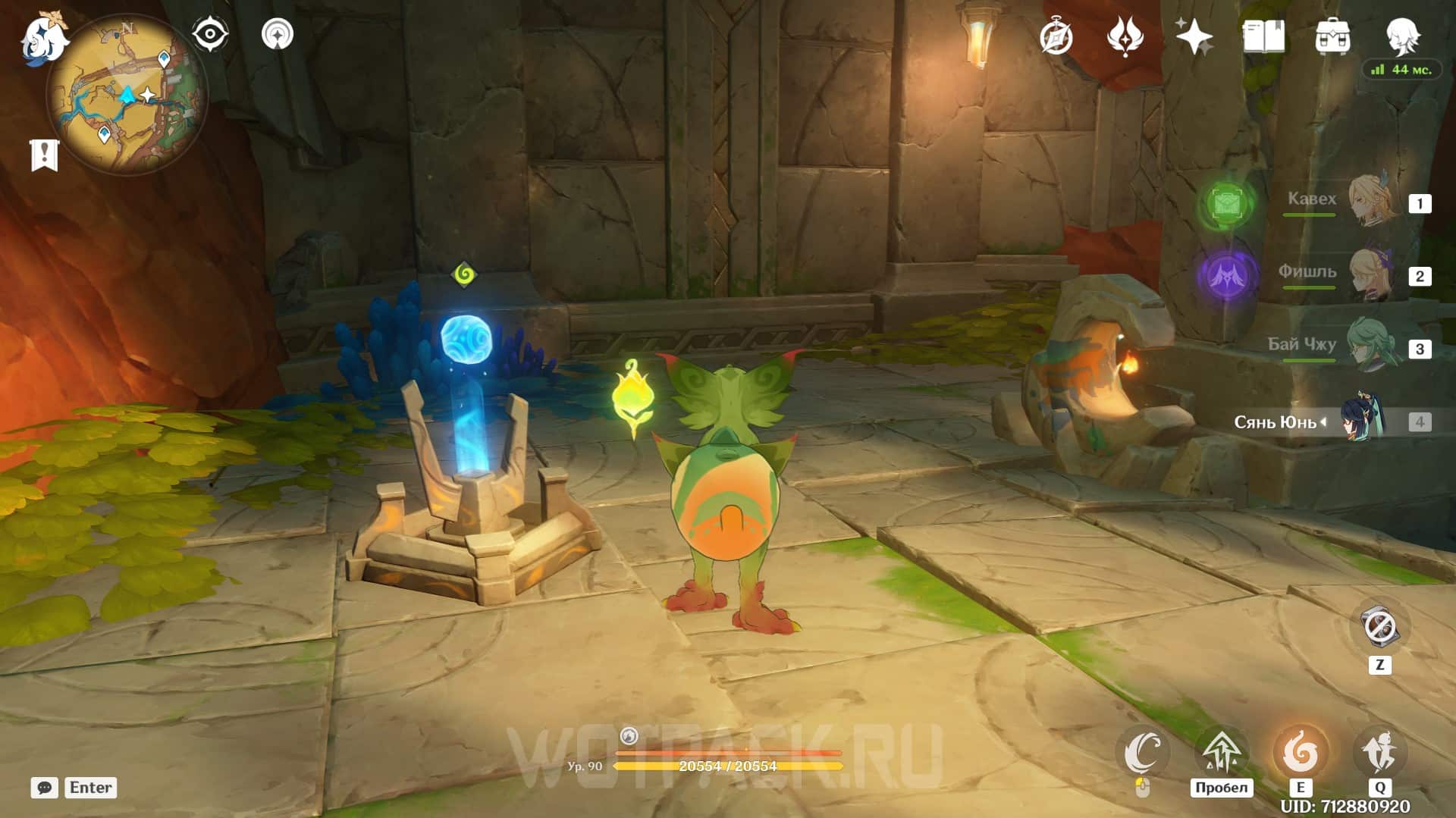Screen dimensions: 1456x818
Task: Open the wish star icon
Action: coord(1194,36)
